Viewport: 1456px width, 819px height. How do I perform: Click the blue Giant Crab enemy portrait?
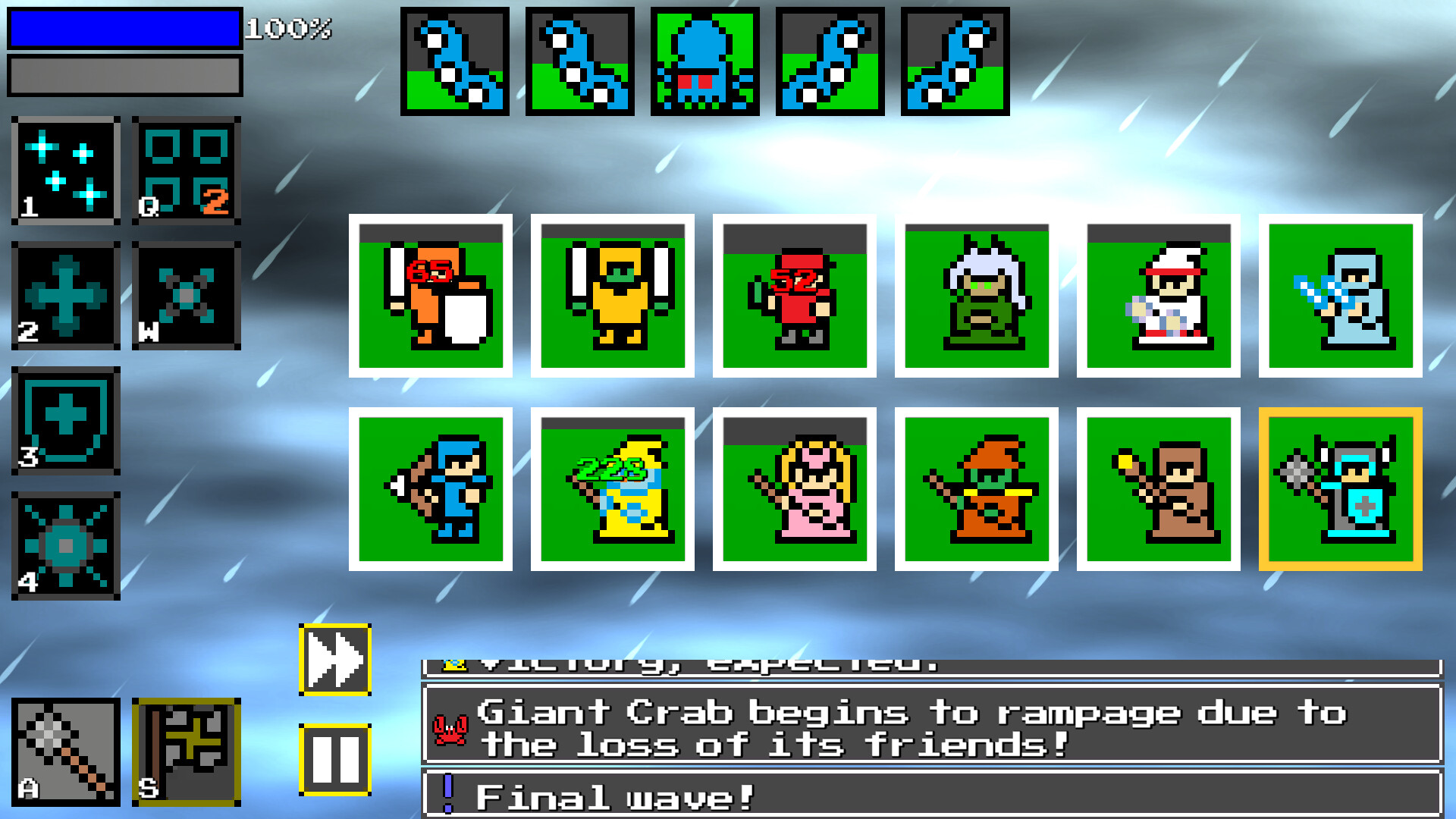[705, 61]
